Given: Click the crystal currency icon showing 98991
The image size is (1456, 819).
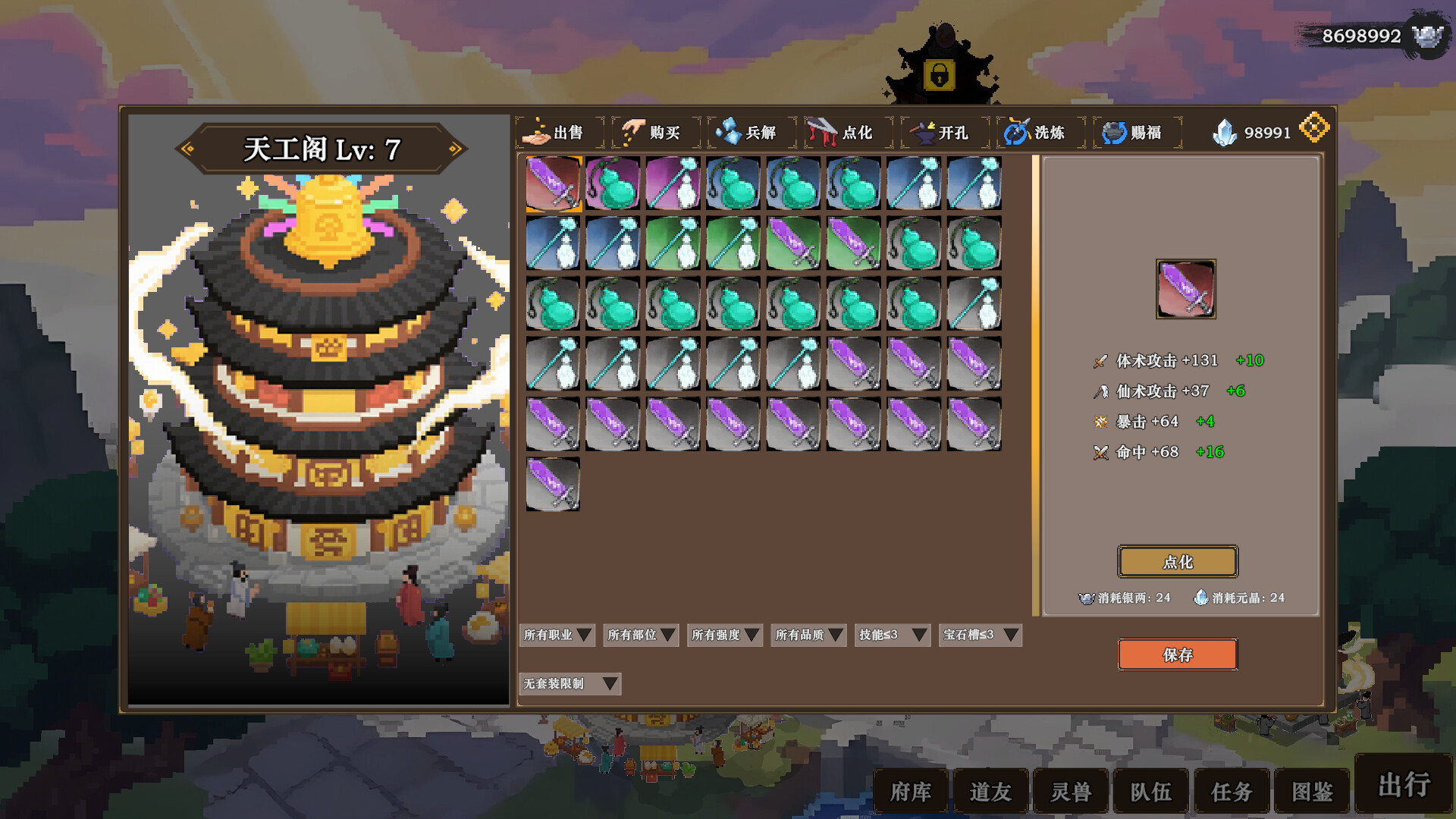Looking at the screenshot, I should coord(1224,130).
